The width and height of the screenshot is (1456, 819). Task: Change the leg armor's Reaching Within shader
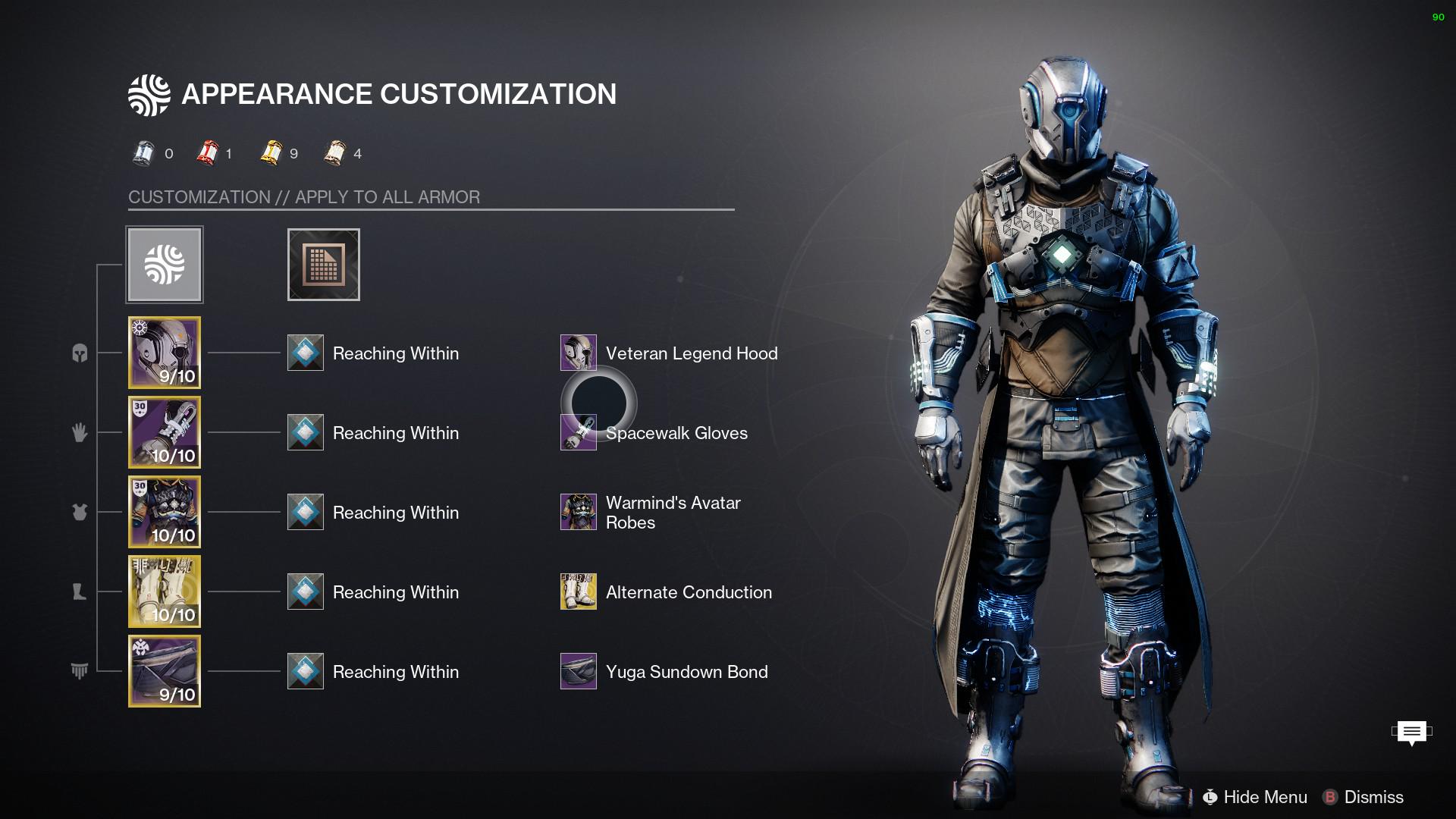[306, 591]
